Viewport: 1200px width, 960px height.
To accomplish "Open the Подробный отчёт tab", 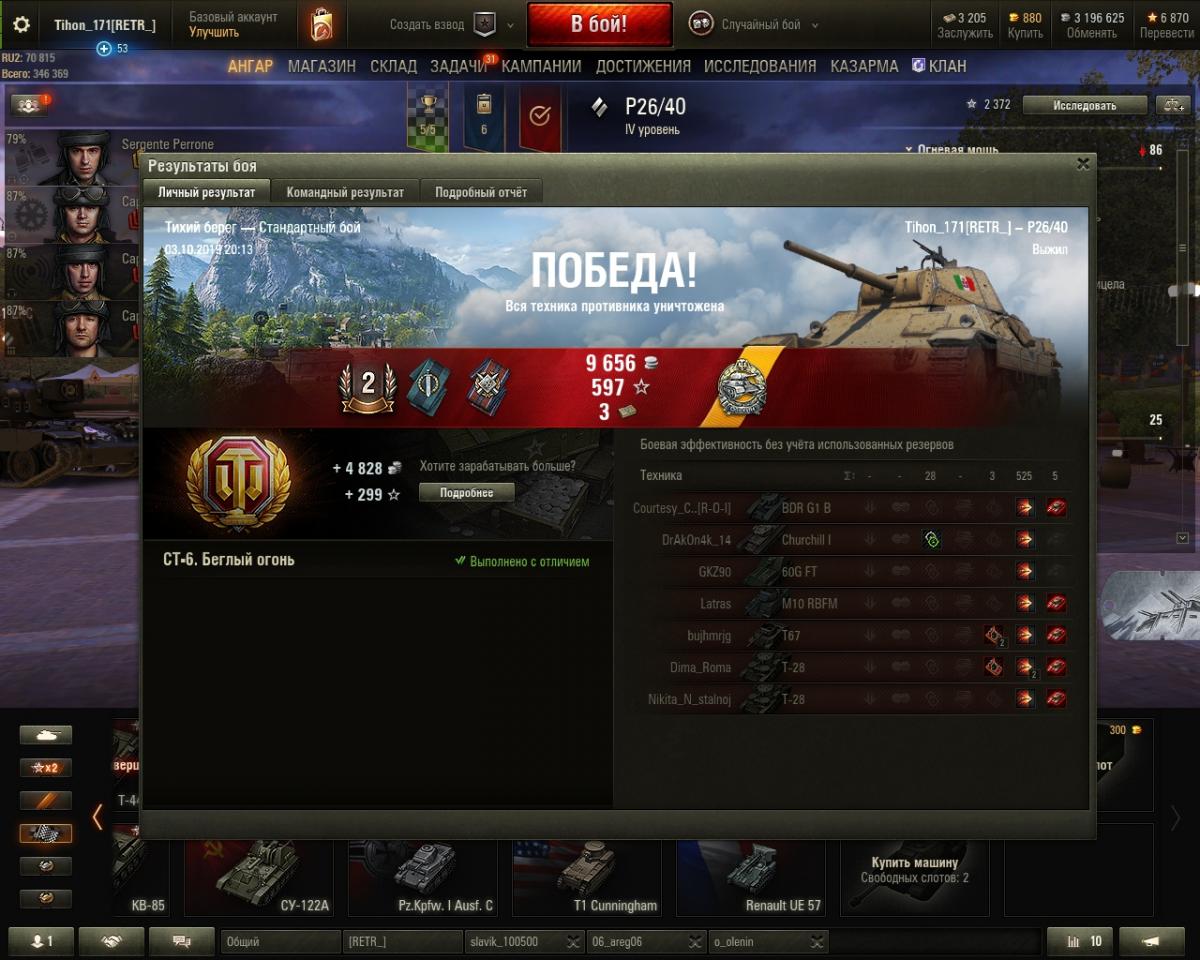I will pos(481,192).
